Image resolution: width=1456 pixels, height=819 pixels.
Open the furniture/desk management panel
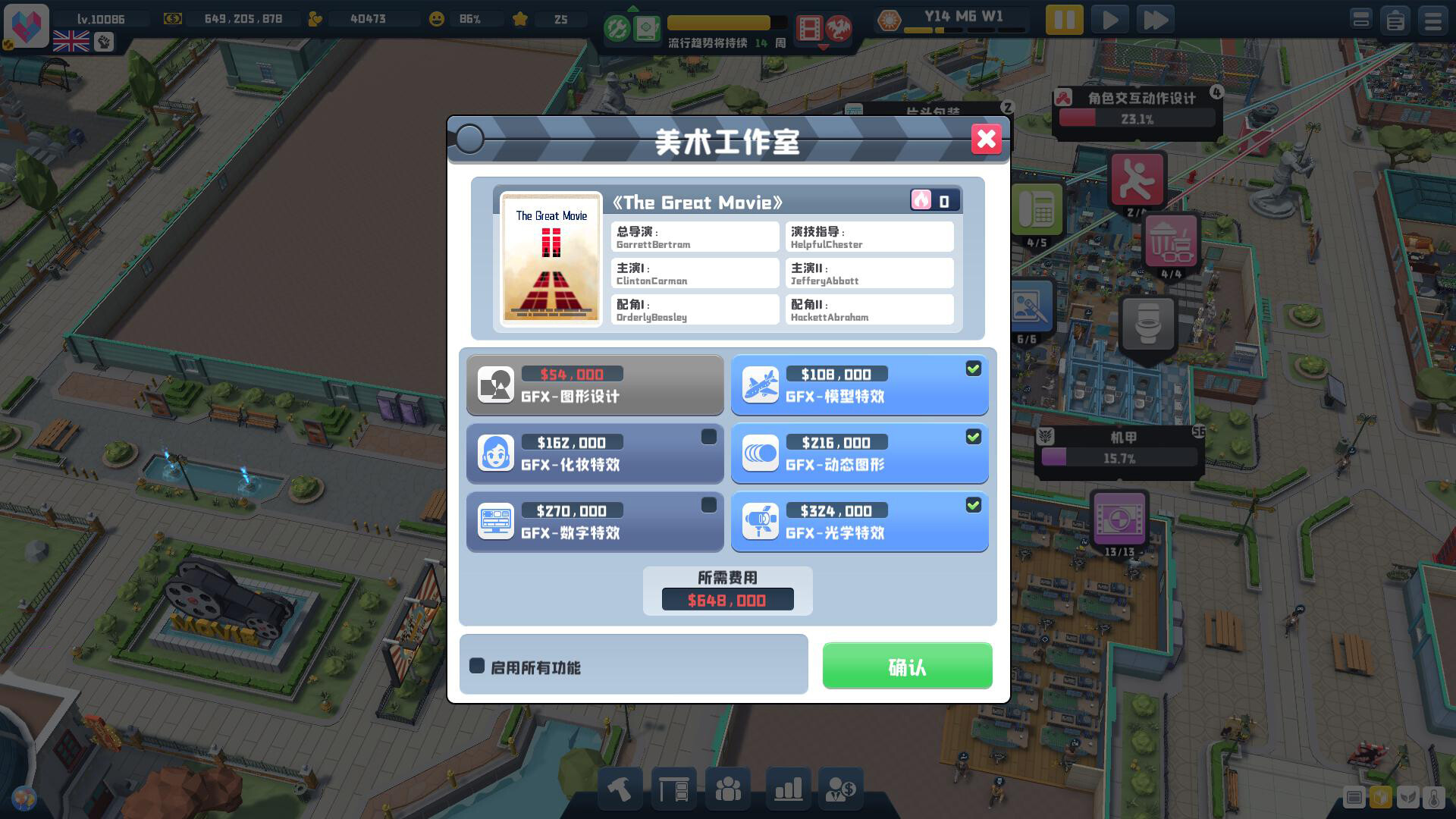pos(674,789)
